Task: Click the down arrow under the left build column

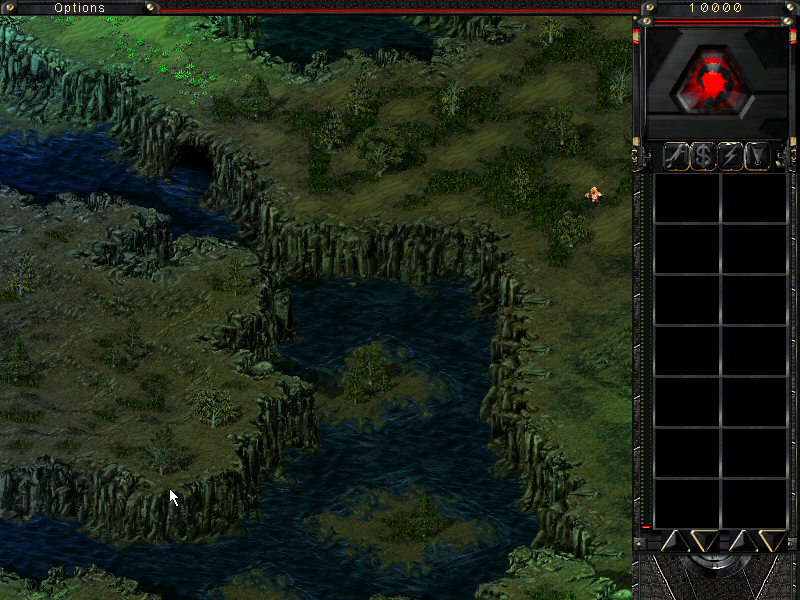Action: pyautogui.click(x=703, y=541)
